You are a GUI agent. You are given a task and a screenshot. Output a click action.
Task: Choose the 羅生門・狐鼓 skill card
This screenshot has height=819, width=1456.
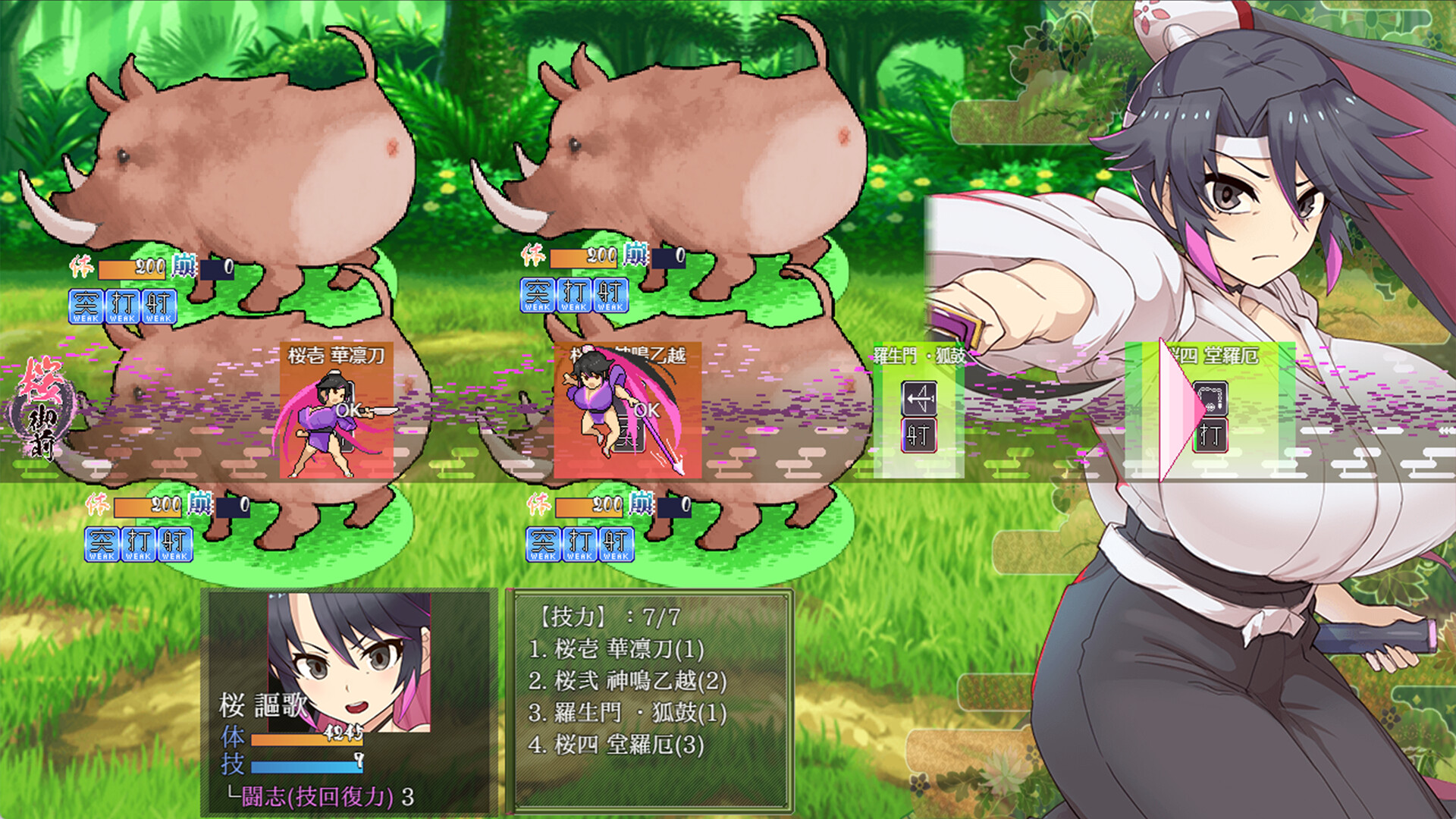918,410
